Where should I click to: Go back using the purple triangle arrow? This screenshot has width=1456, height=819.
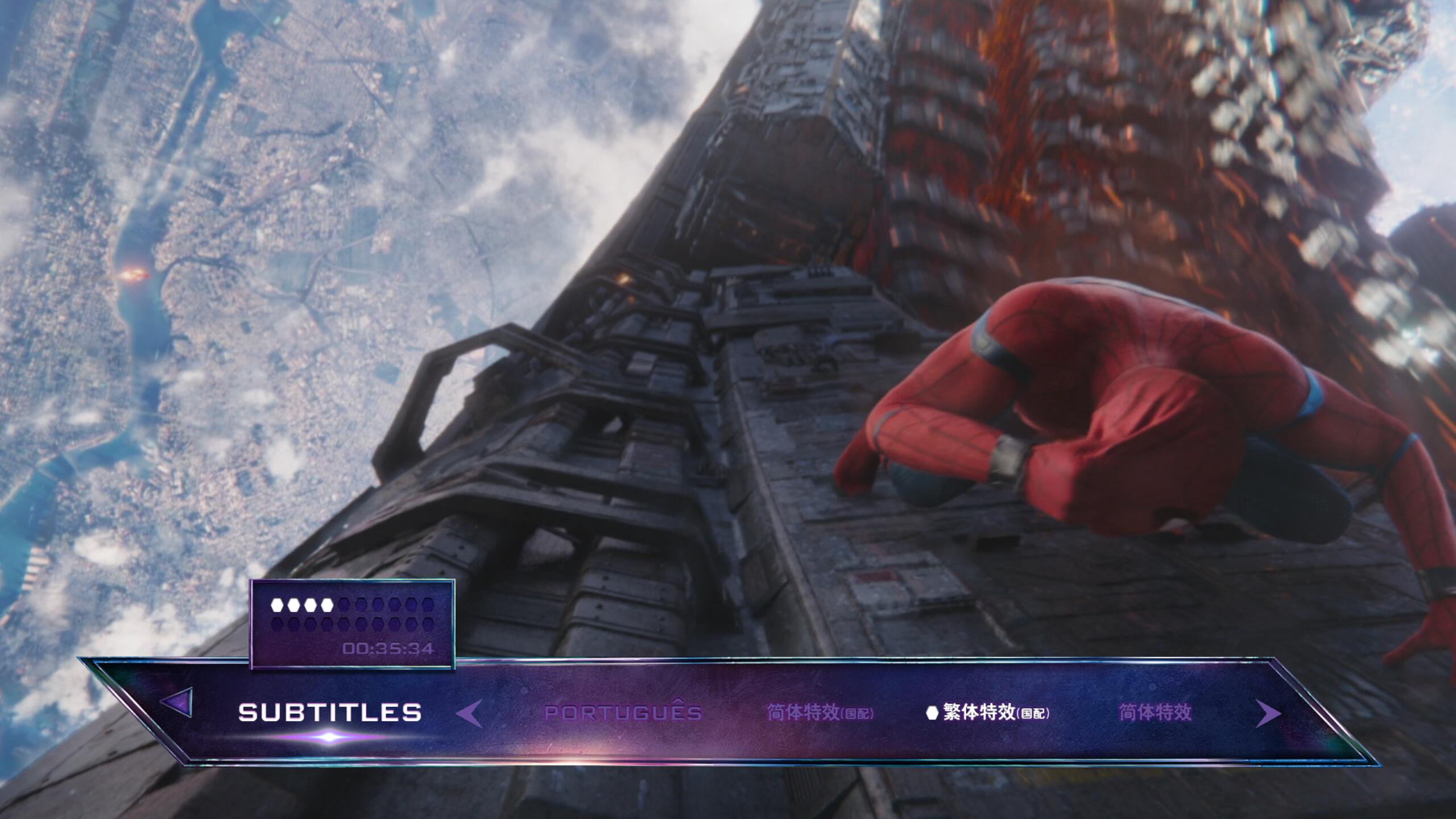point(178,702)
